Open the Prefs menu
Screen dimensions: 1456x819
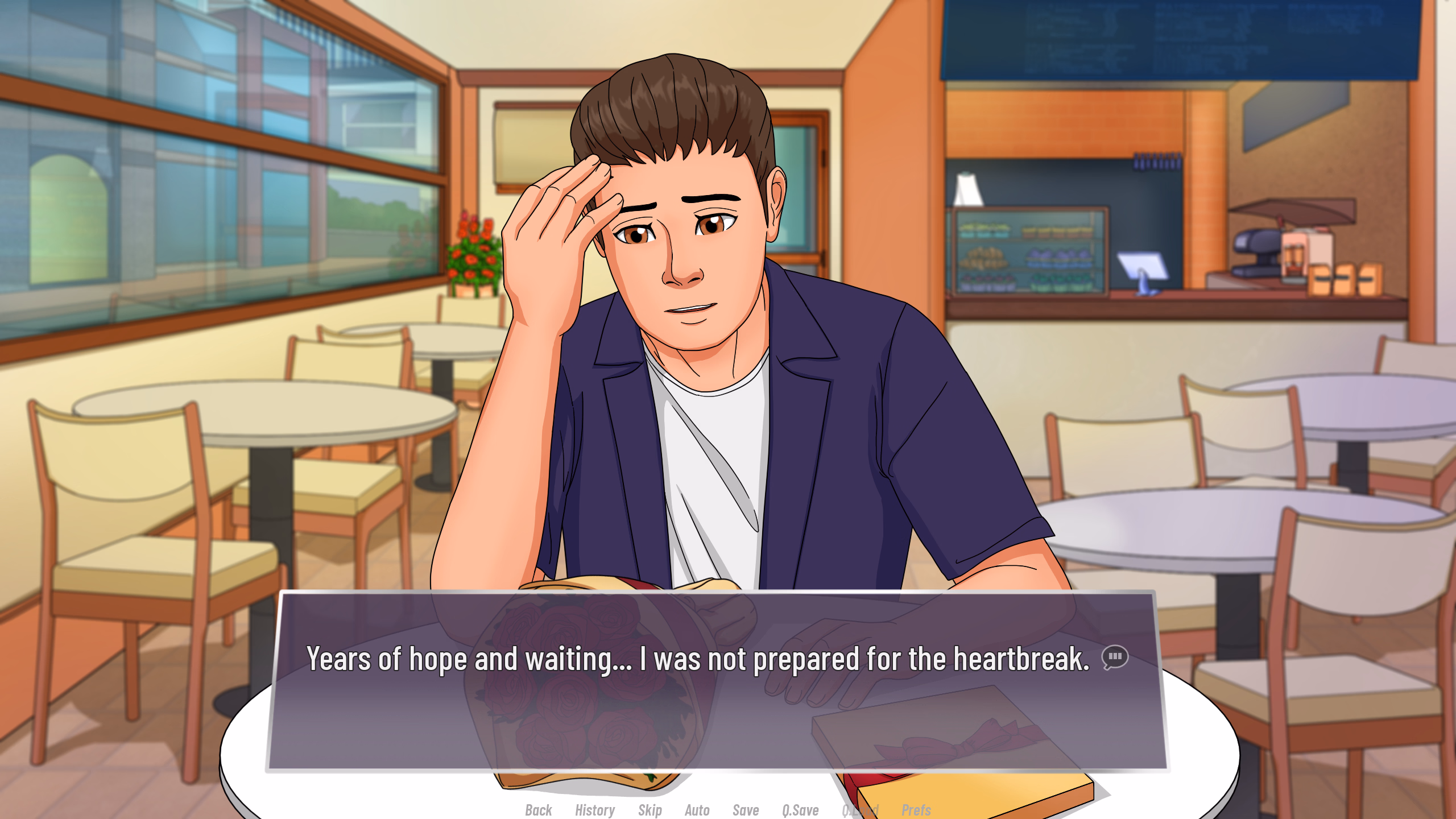tap(916, 809)
